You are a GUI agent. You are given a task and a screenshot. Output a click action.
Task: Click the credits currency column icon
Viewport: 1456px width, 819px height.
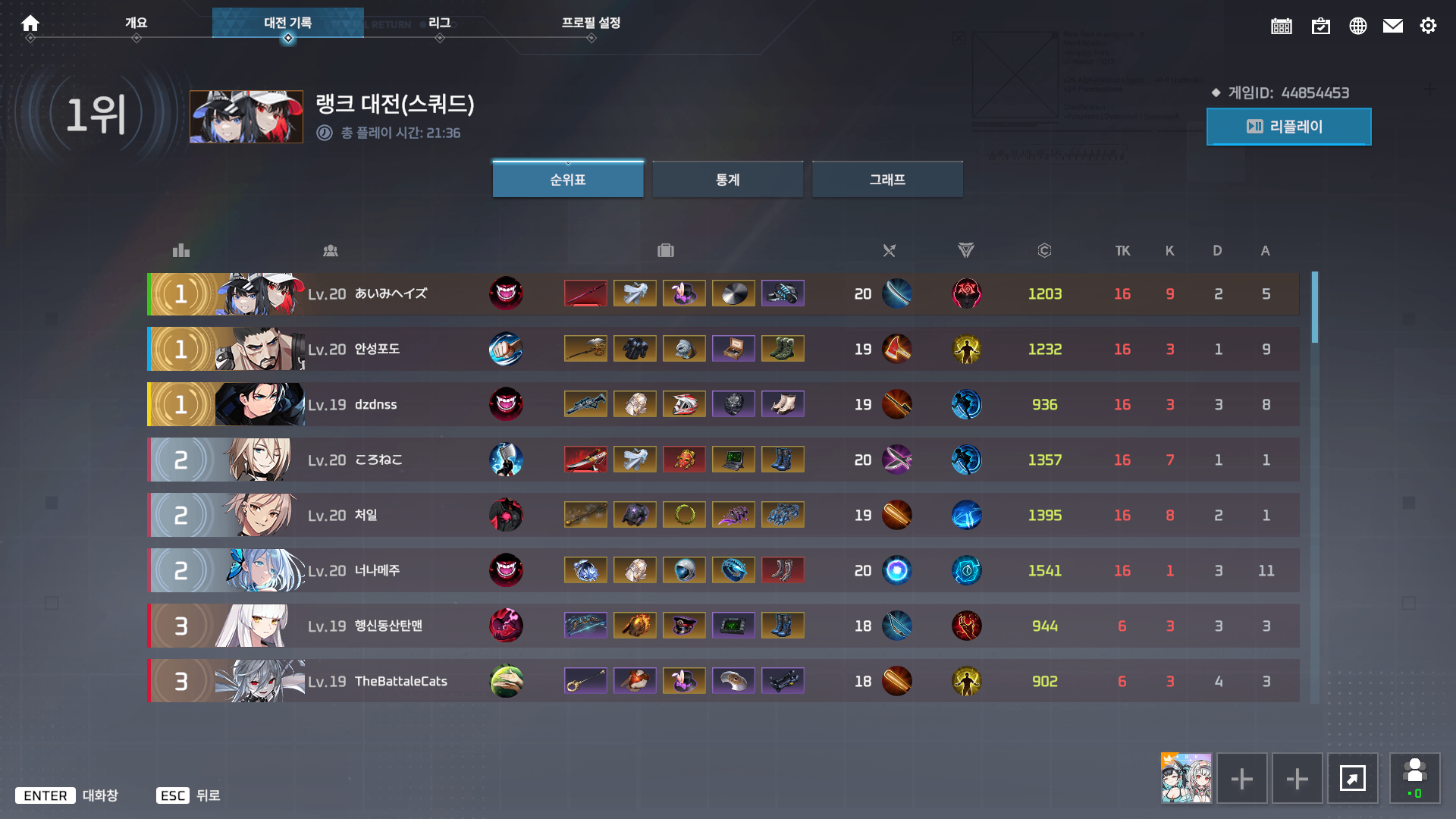1044,250
